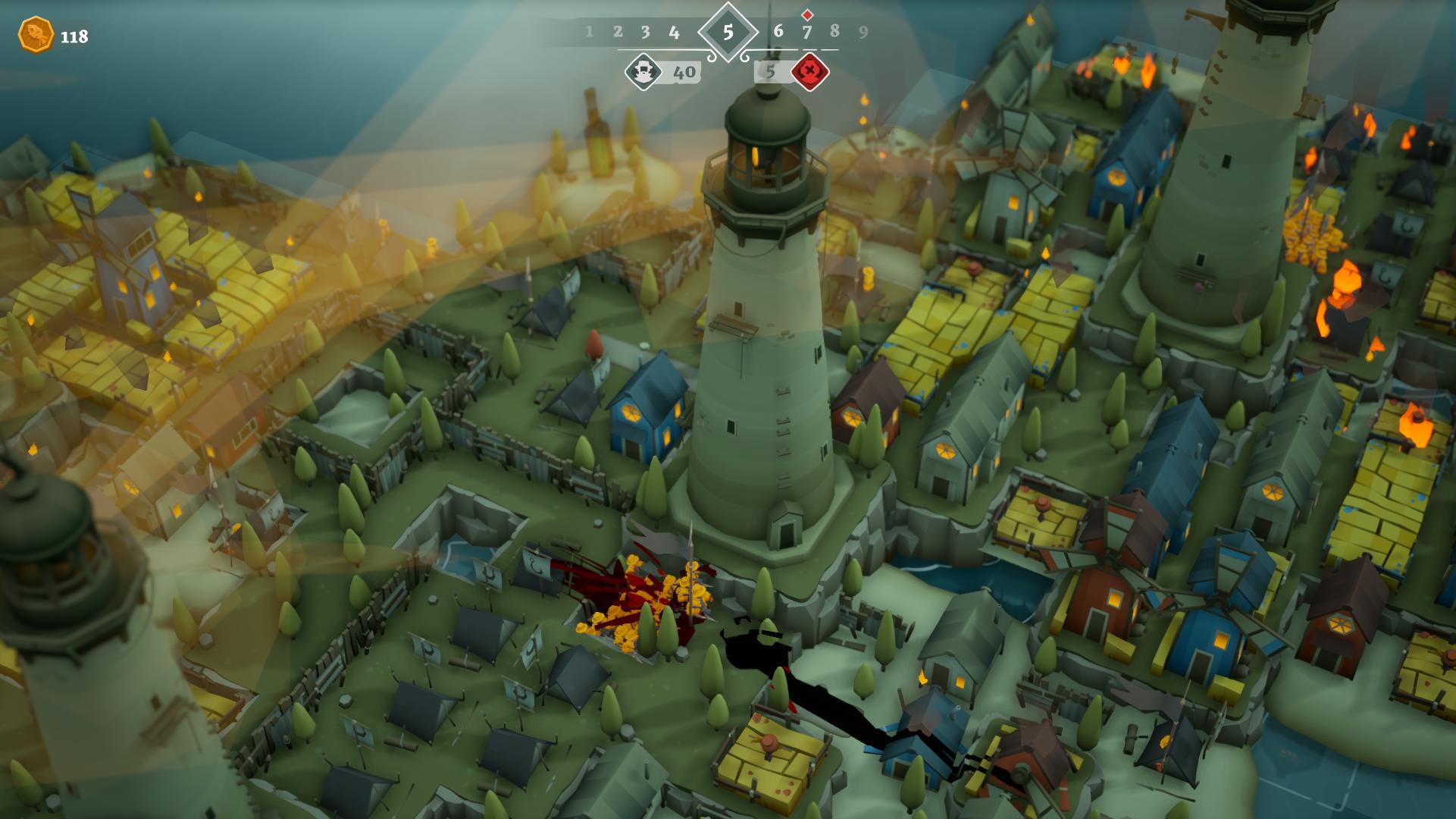The width and height of the screenshot is (1456, 819).
Task: Select the current wave 5 diamond marker
Action: (x=728, y=32)
